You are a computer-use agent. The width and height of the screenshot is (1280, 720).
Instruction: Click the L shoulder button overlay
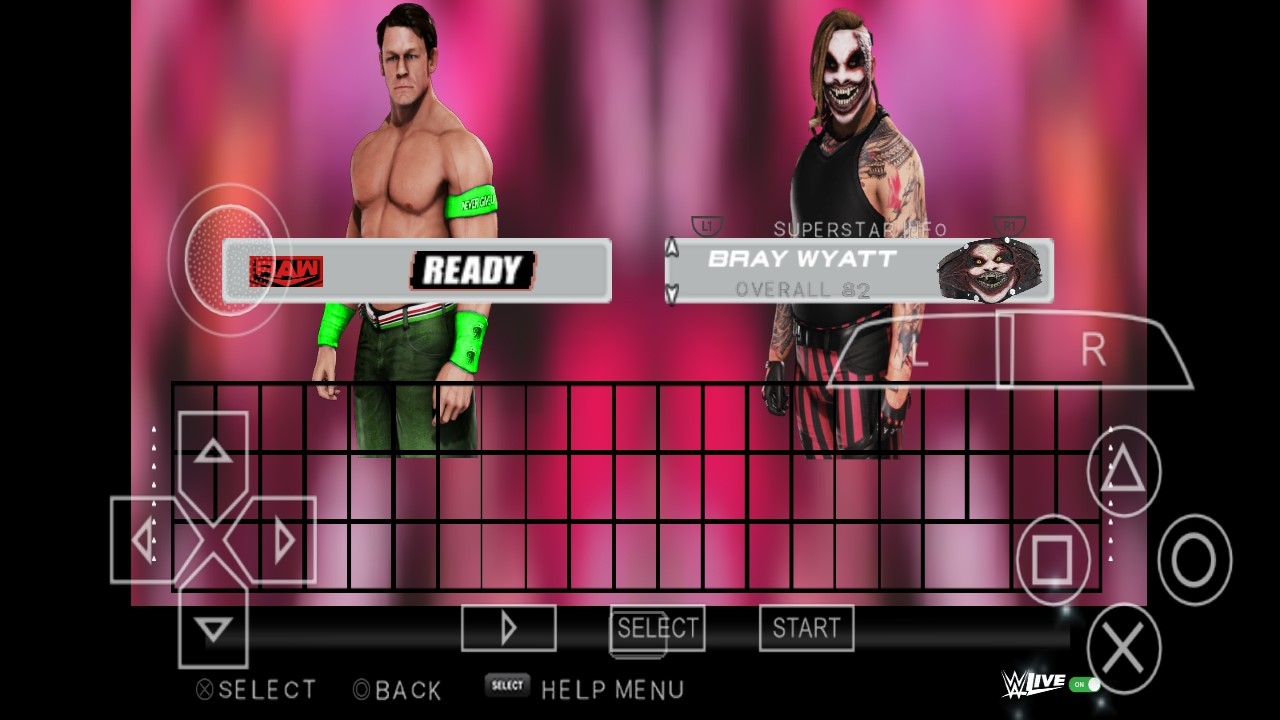(920, 353)
